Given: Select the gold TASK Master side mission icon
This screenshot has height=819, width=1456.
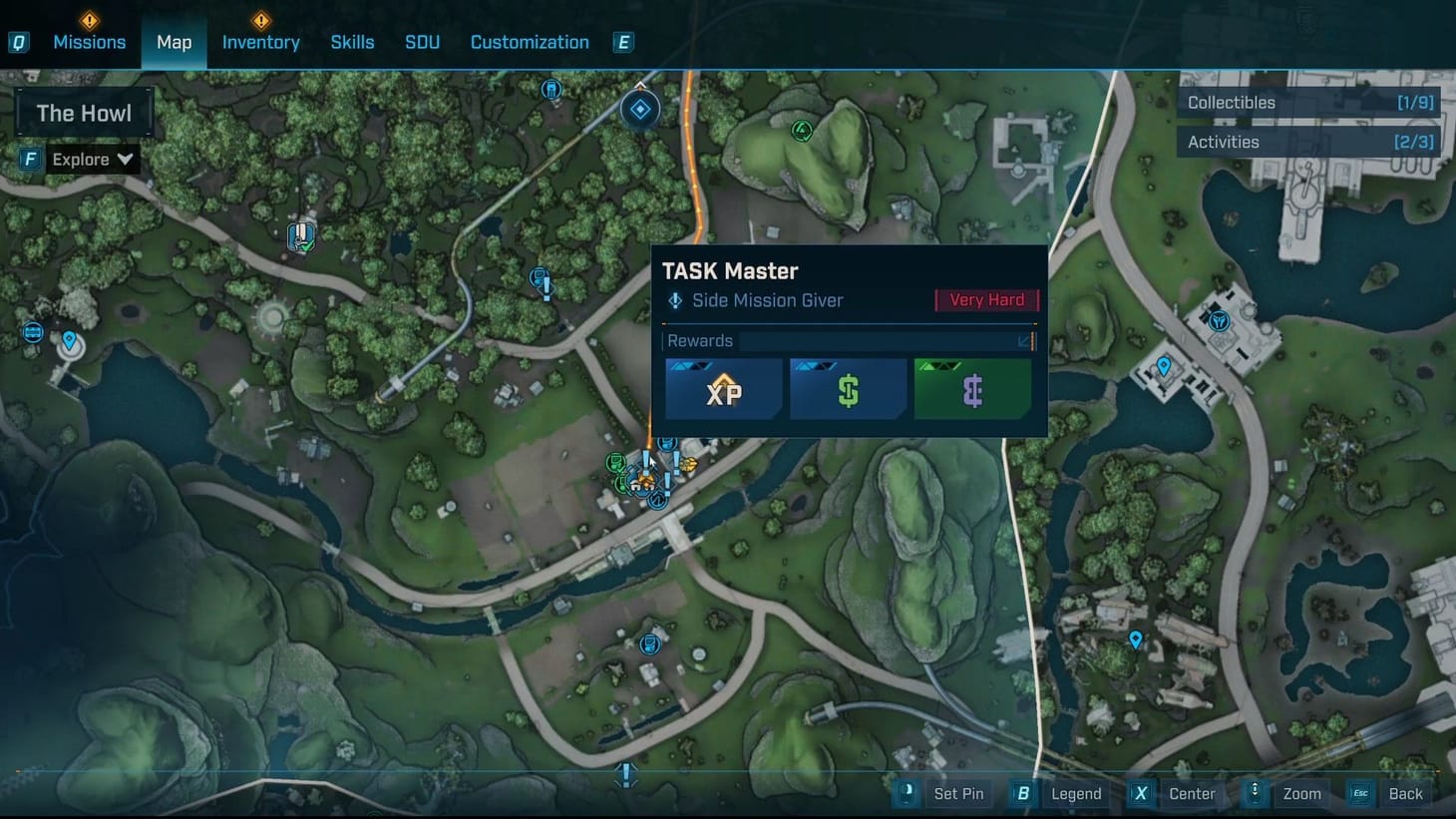Looking at the screenshot, I should 689,464.
